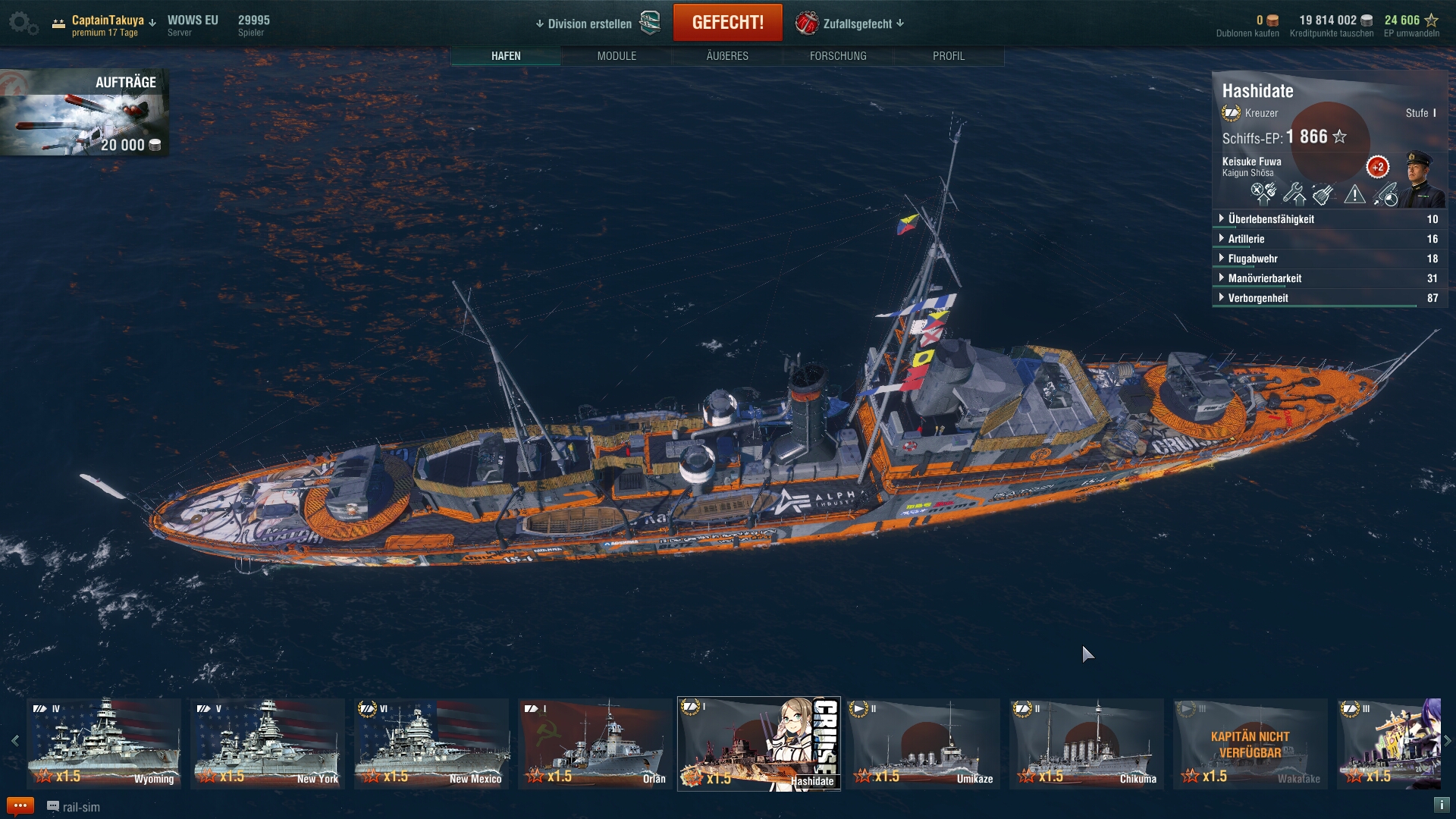Image resolution: width=1456 pixels, height=819 pixels.
Task: Expand the Artillerie stat details
Action: point(1246,239)
